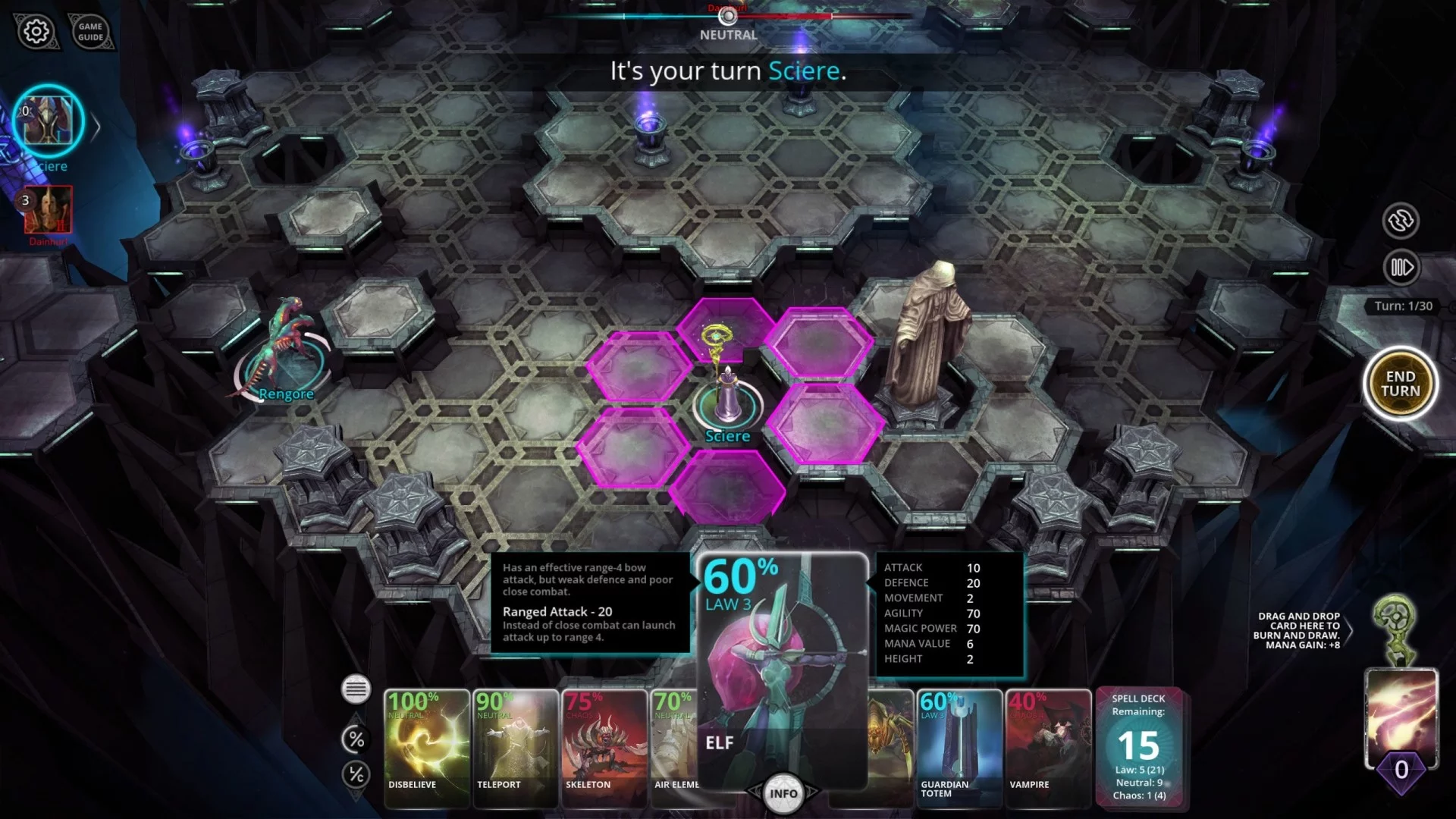Click the enlarged Elf card
Viewport: 1456px width, 819px height.
pos(782,667)
